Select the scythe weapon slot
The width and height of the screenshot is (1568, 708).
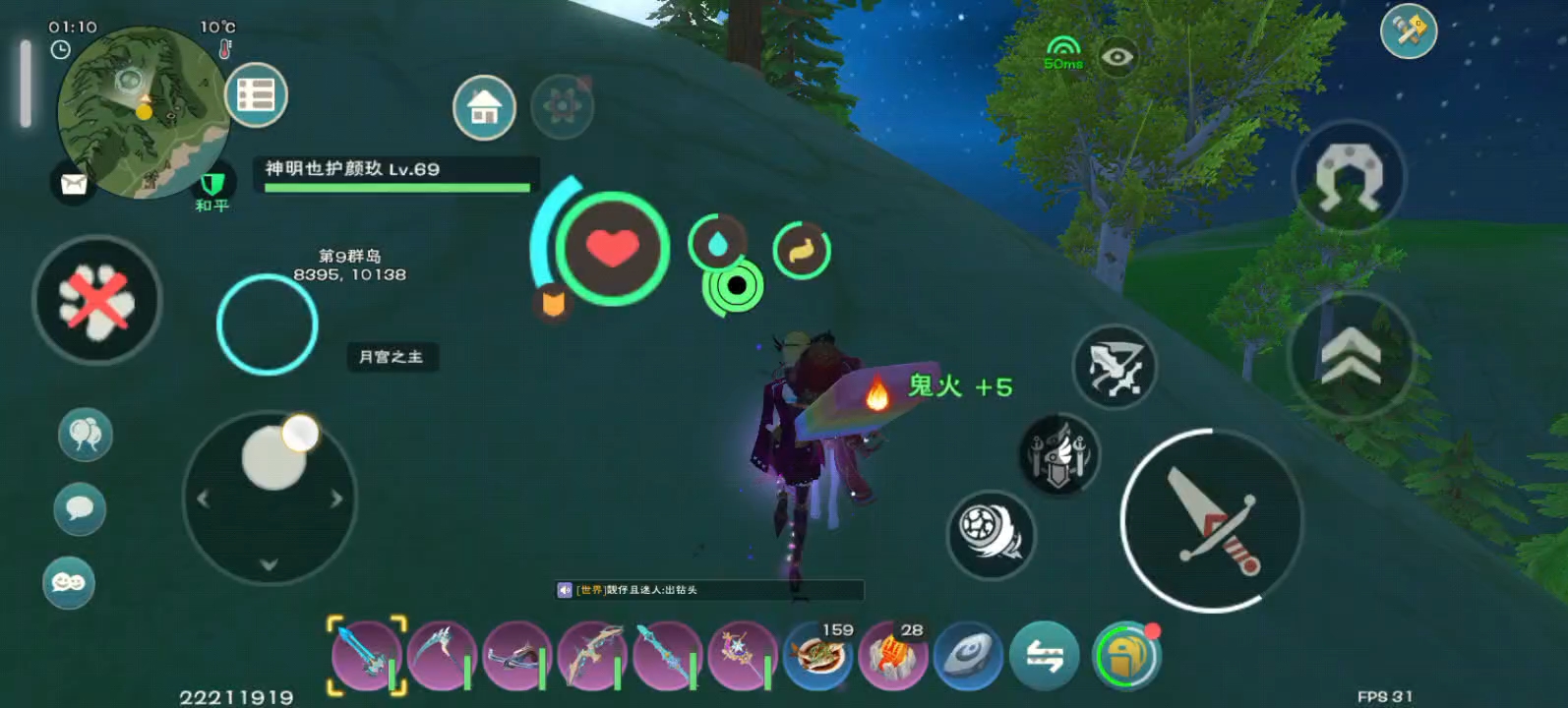(x=441, y=655)
